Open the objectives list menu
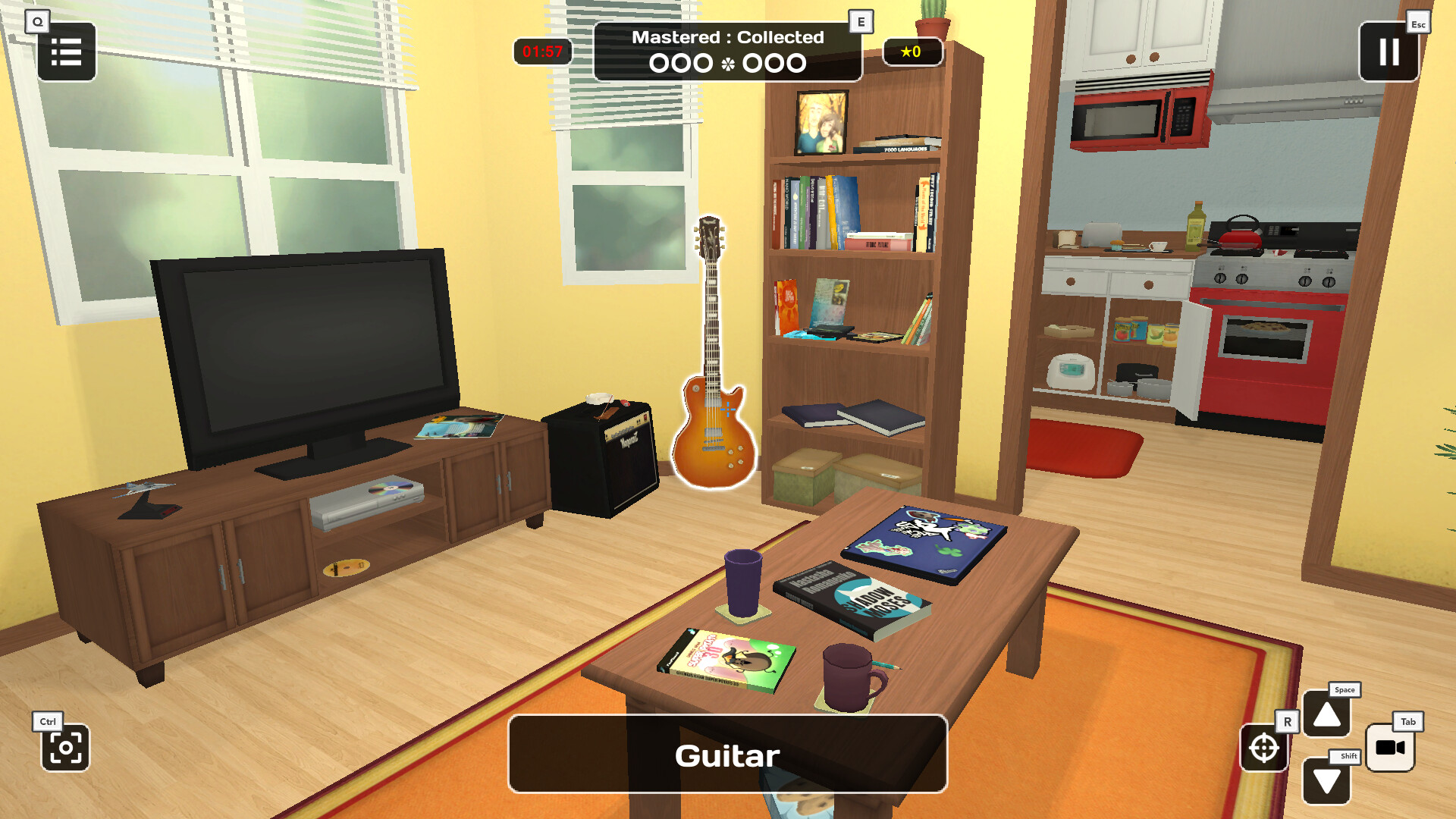Viewport: 1456px width, 819px height. 66,52
